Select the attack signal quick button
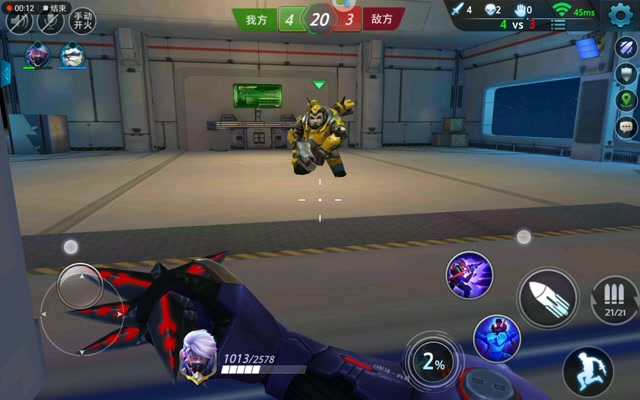Screen dimensions: 640x400 coord(626,48)
